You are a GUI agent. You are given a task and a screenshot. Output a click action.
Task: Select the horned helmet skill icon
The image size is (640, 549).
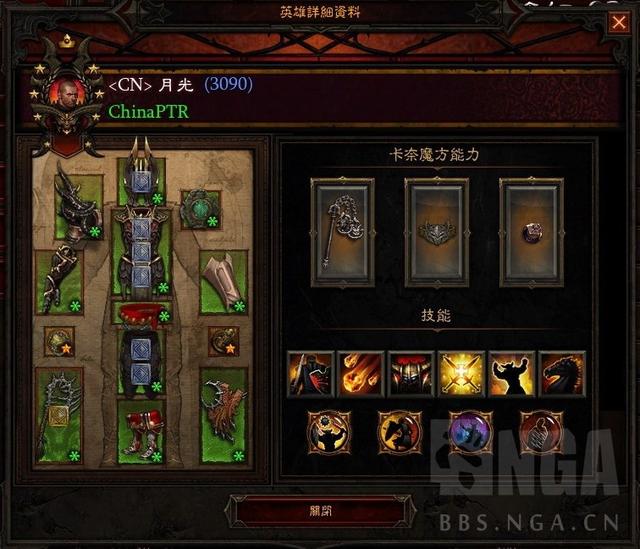click(x=411, y=374)
